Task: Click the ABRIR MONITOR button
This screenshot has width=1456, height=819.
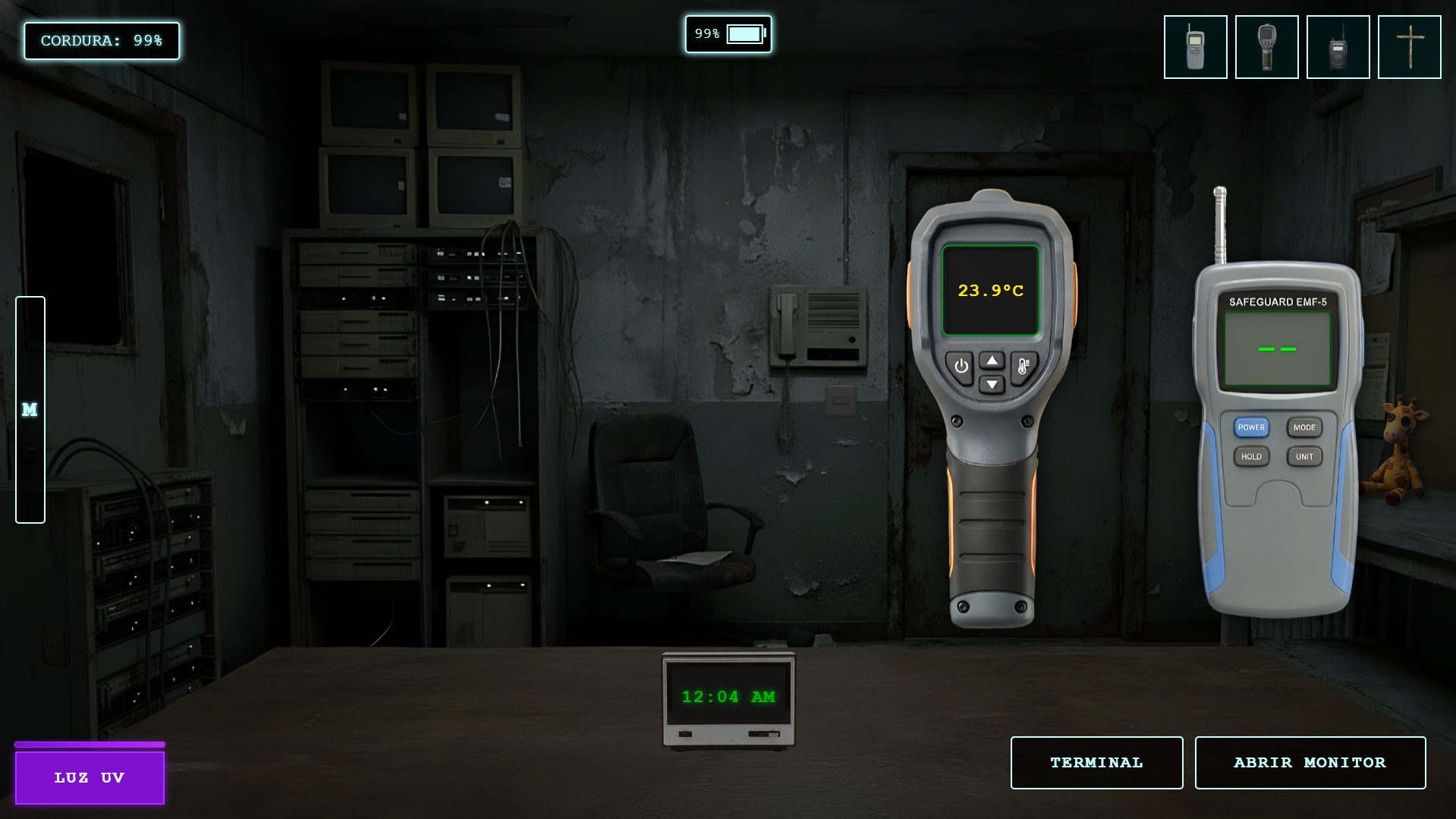Action: point(1310,762)
